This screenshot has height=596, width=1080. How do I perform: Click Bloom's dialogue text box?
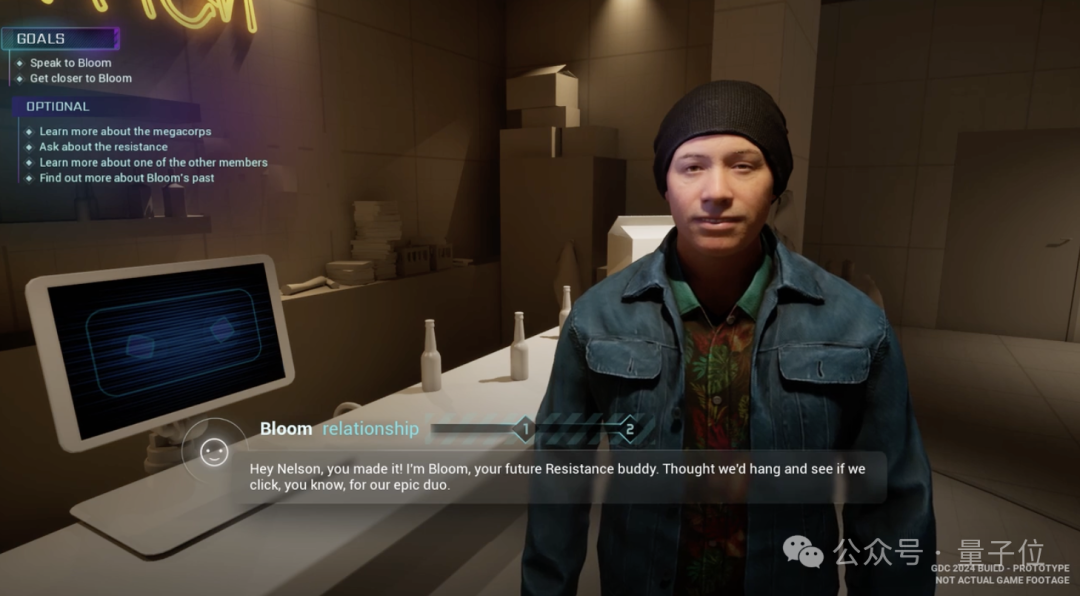point(557,477)
